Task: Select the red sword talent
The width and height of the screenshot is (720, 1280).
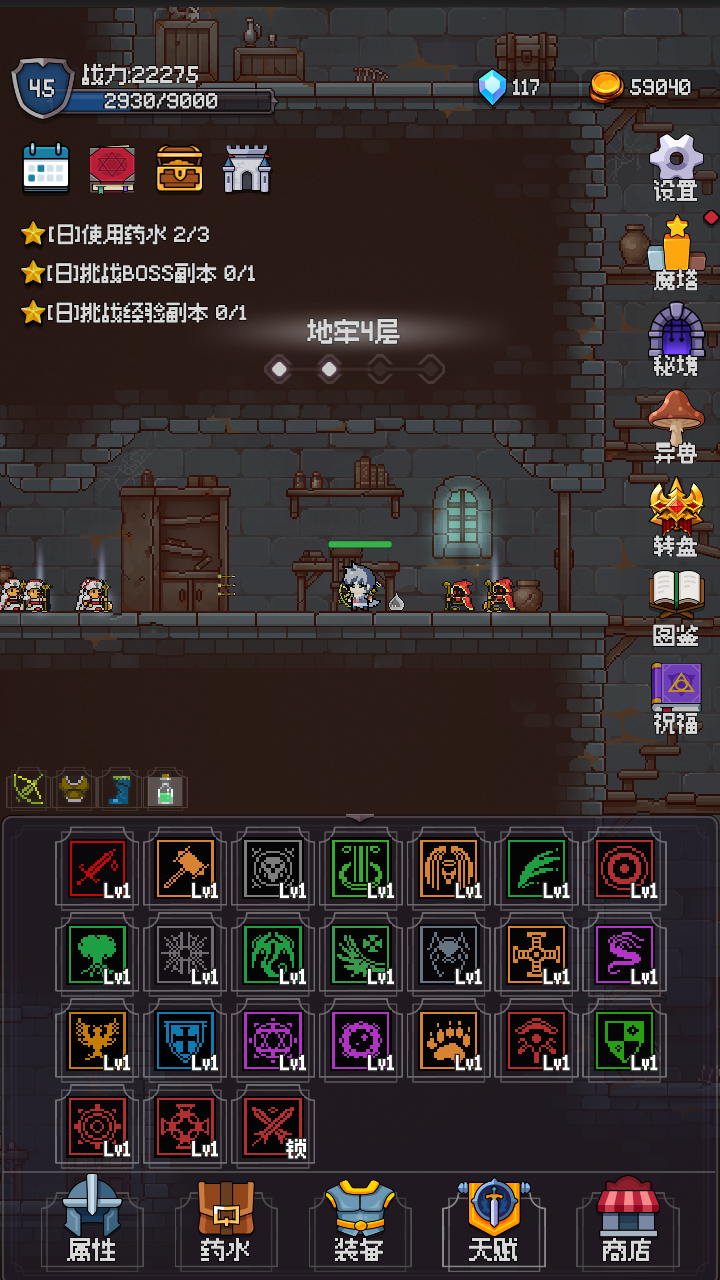Action: pos(97,868)
